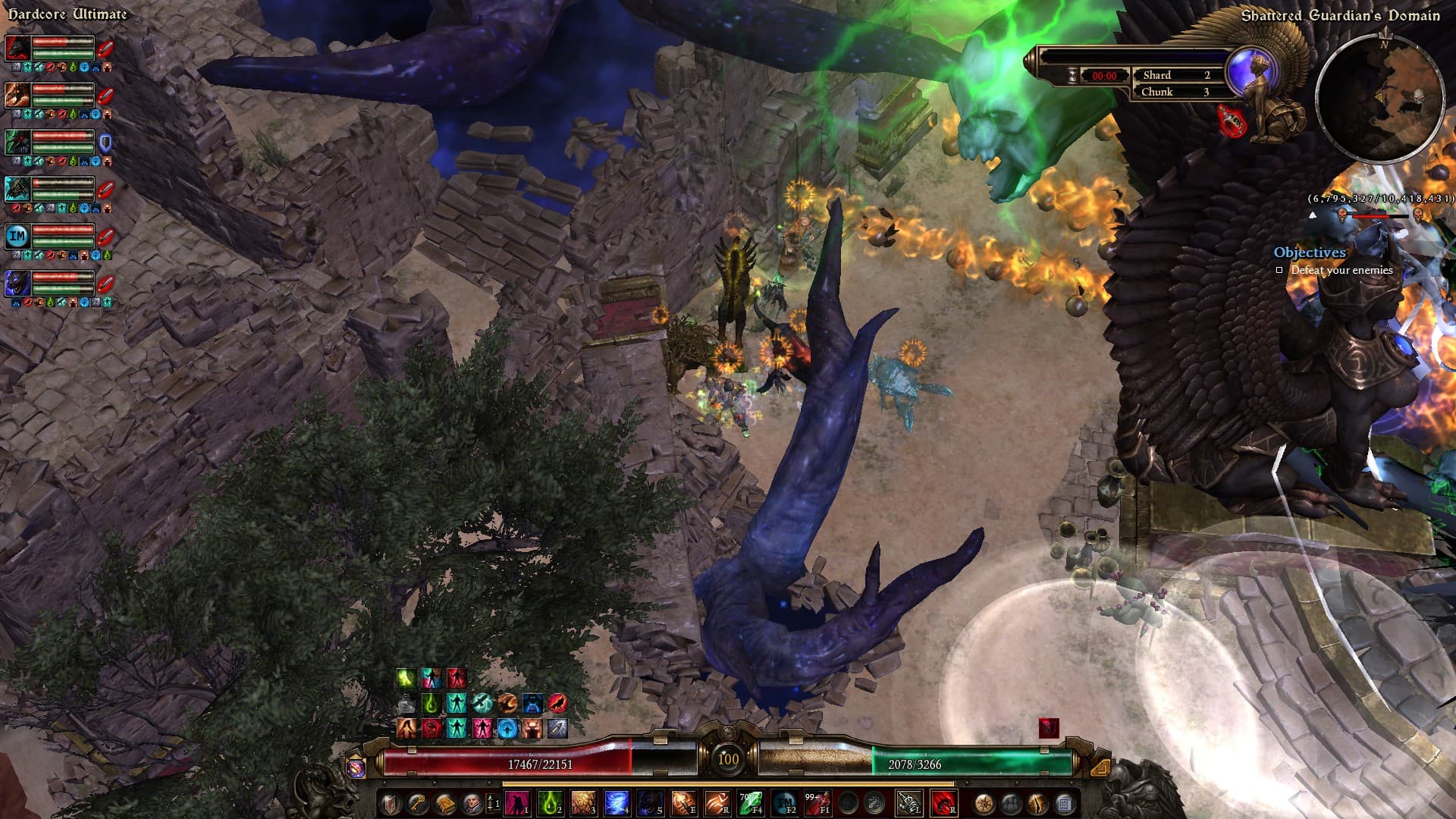
Task: Click the golden key icon on the hotbar
Action: point(417,803)
